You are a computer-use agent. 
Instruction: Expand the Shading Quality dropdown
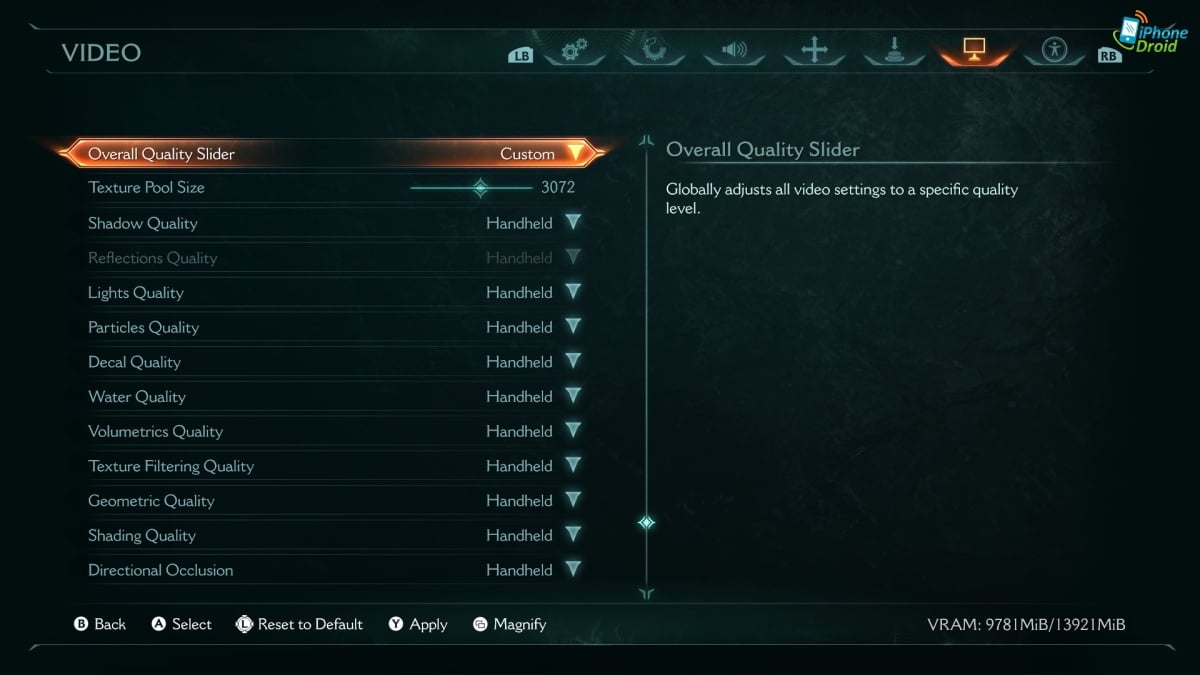pos(573,535)
